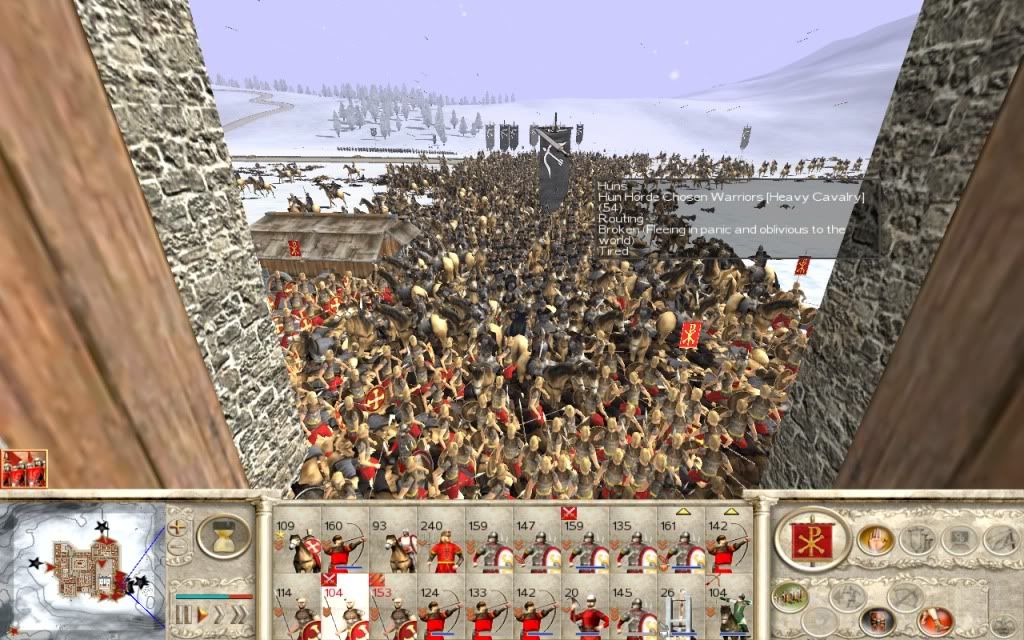Choose the 20-man unit card
Image resolution: width=1024 pixels, height=640 pixels.
588,609
